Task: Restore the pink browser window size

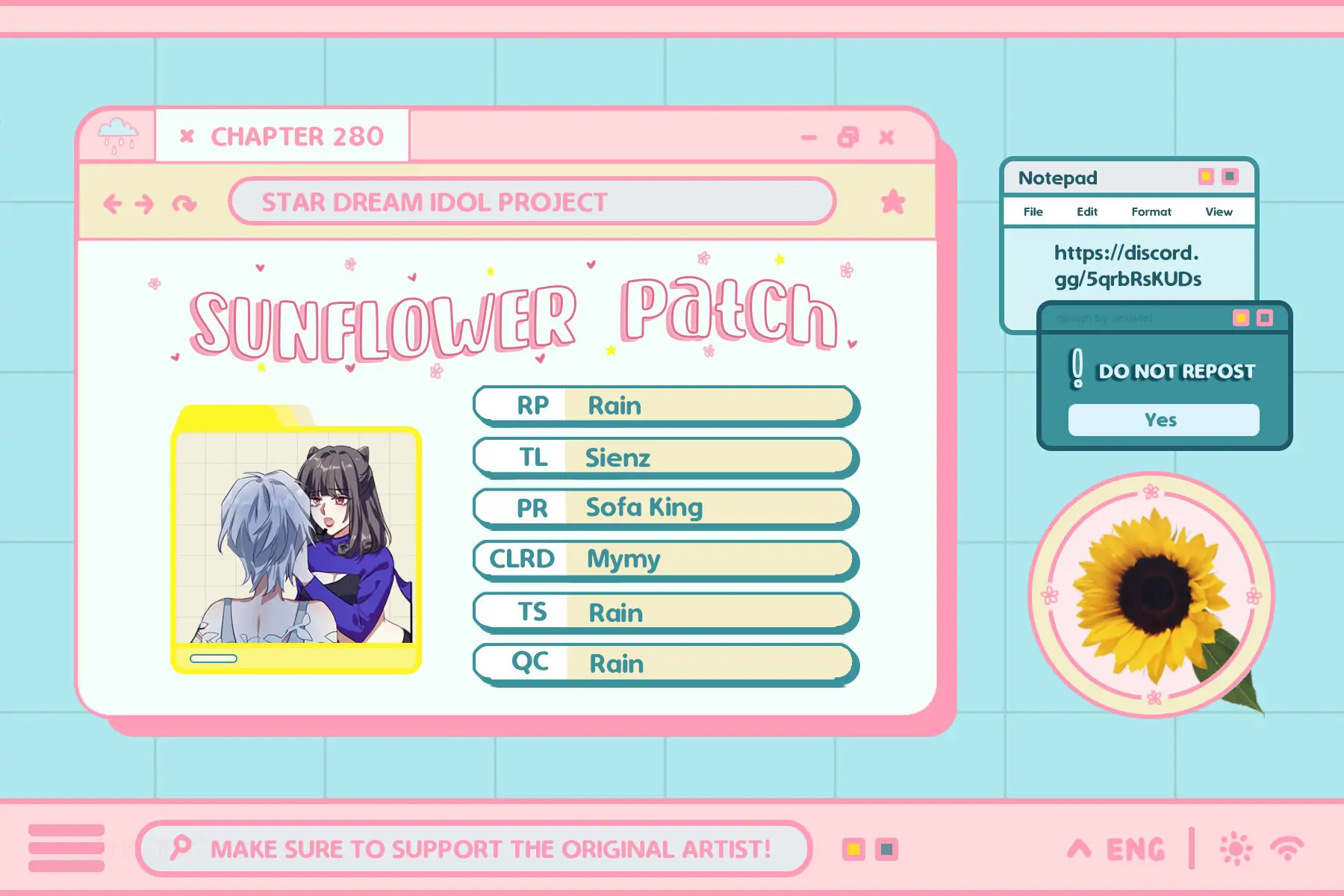Action: (848, 137)
